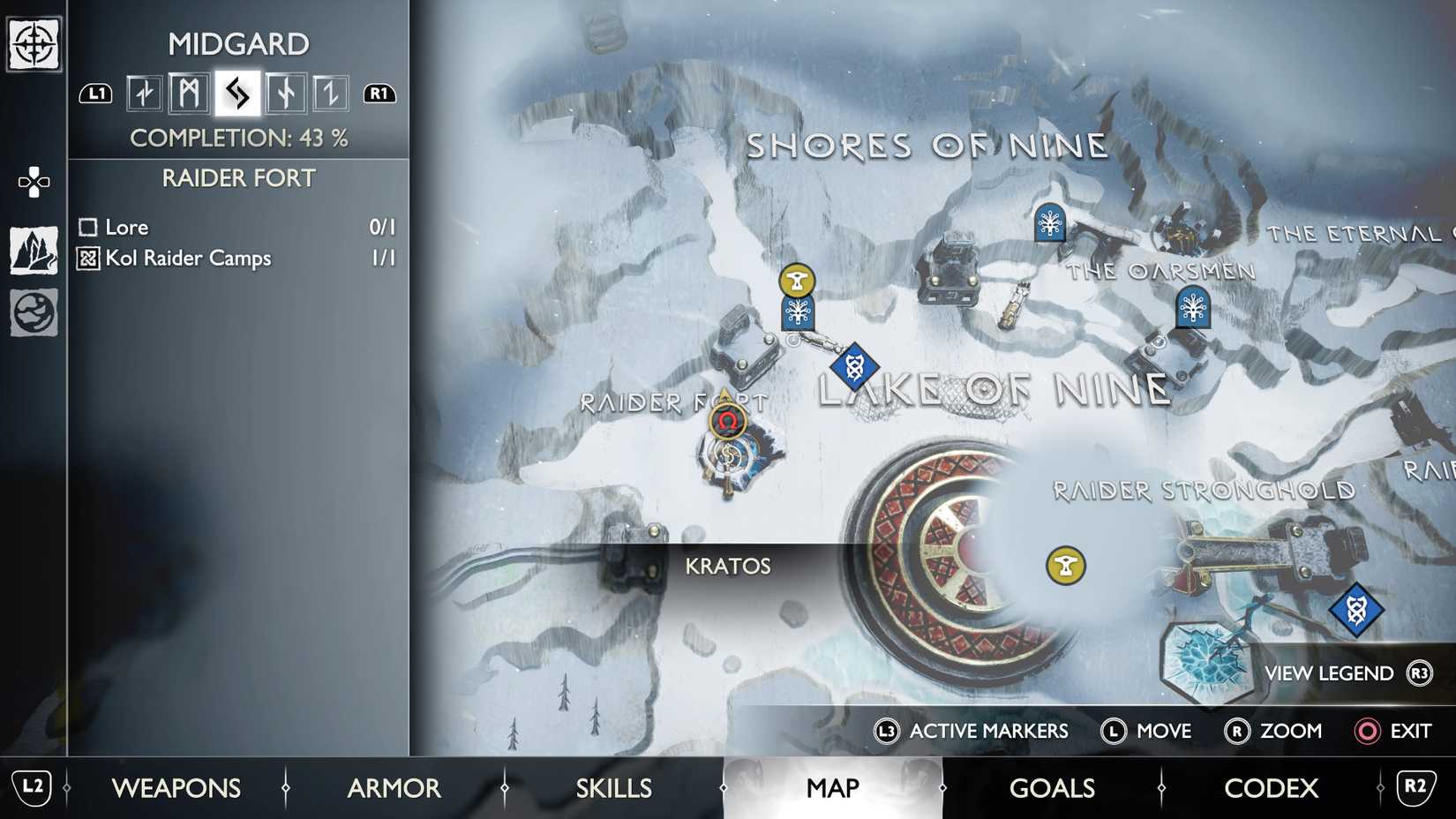
Task: Select the highlighted S-rune realm selector
Action: (235, 92)
